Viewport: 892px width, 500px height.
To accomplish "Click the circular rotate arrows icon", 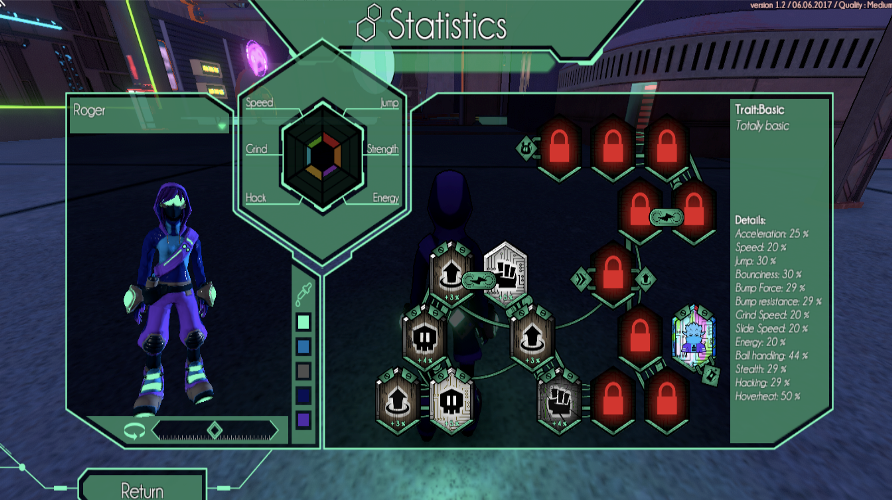I will click(132, 431).
